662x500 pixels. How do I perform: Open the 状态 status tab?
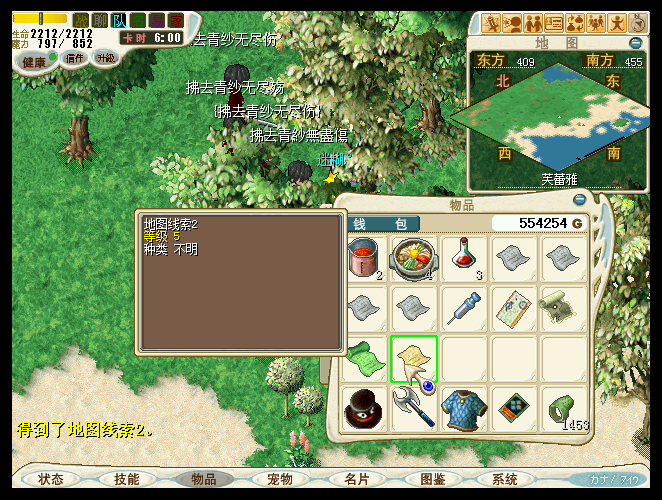point(50,479)
